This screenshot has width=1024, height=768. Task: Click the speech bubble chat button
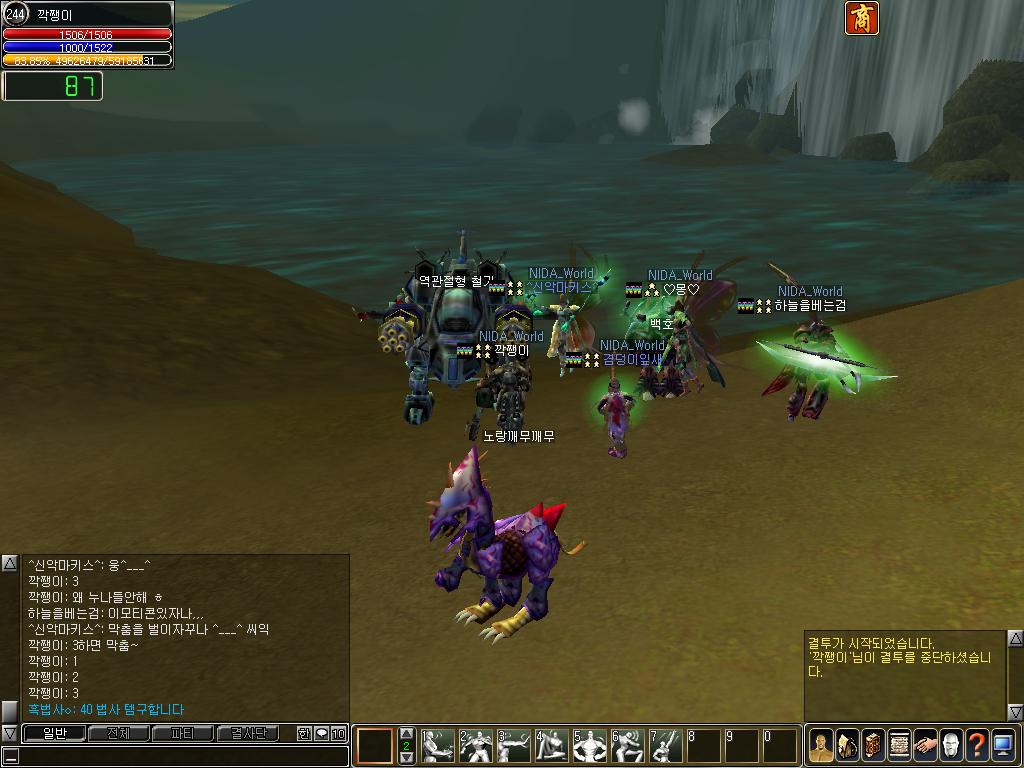[321, 733]
